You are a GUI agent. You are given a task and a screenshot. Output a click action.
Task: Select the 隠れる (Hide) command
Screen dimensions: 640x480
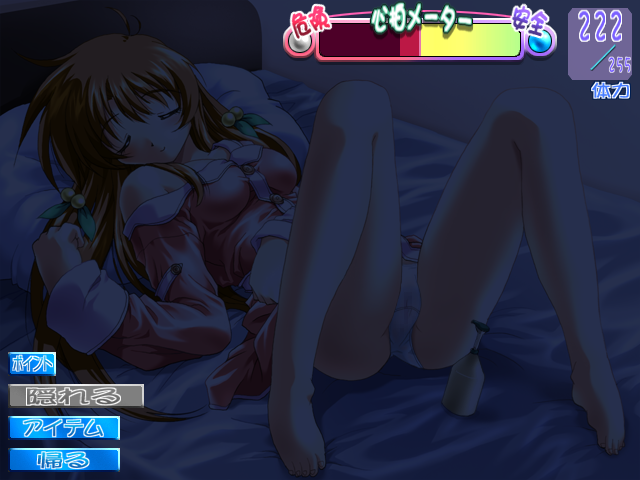click(x=76, y=396)
